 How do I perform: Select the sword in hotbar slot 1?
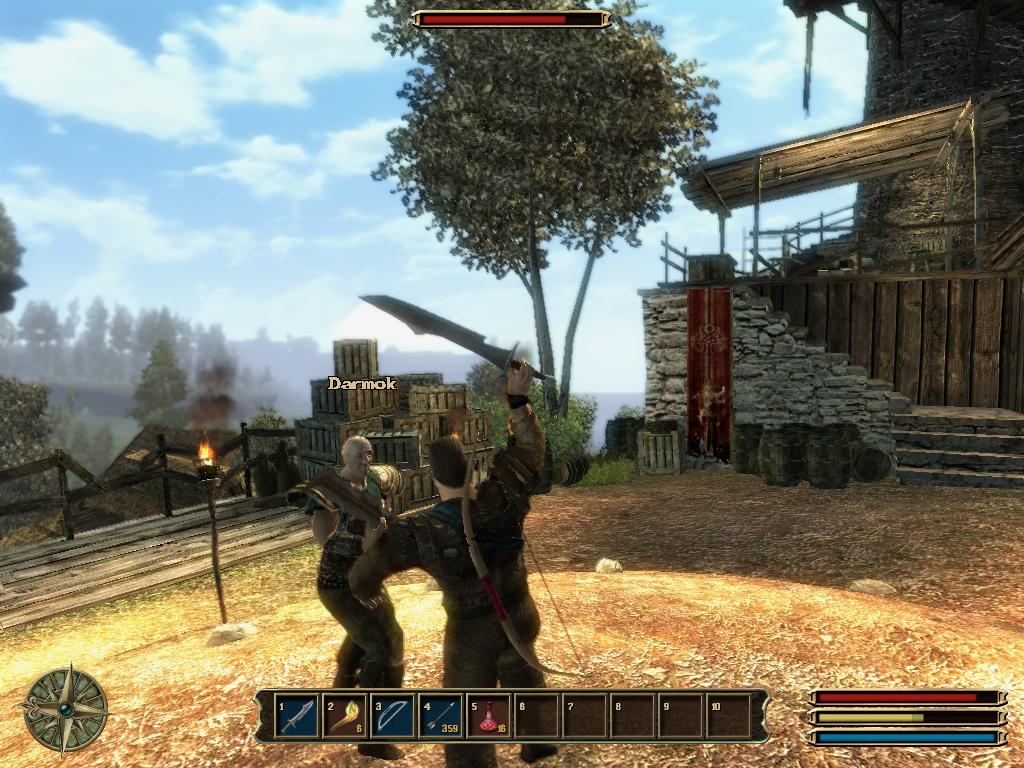[298, 716]
